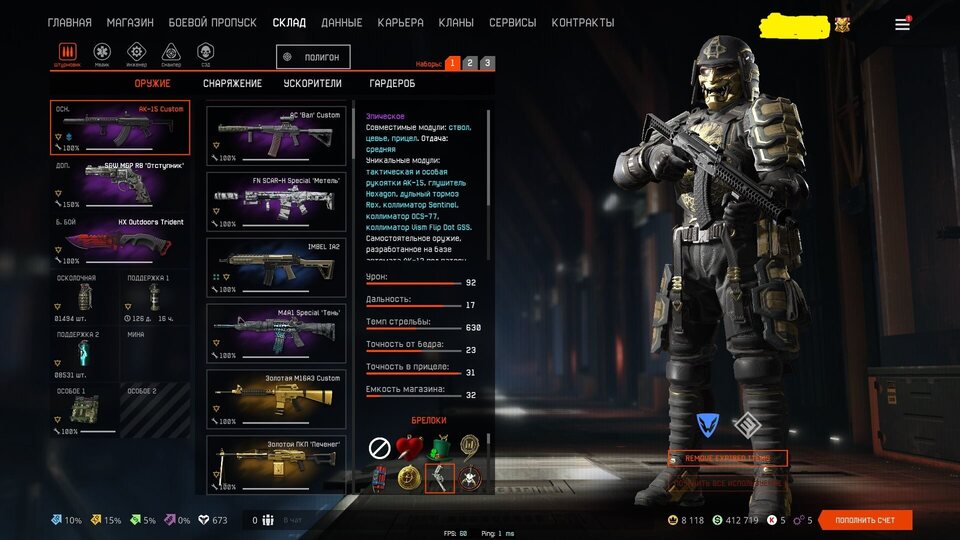Choose the Снайпер class icon
The height and width of the screenshot is (540, 960).
click(171, 52)
